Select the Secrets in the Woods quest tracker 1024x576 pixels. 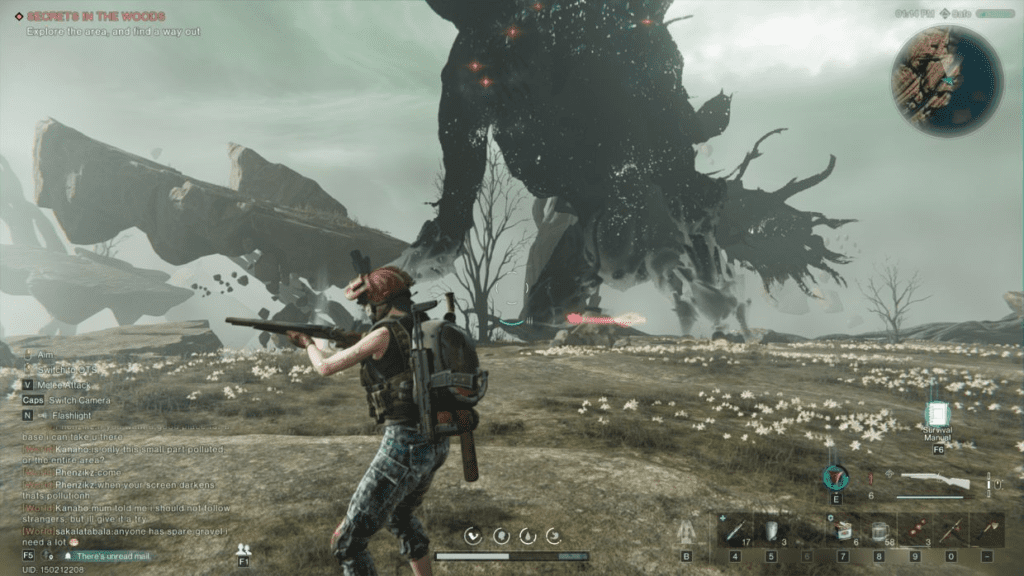click(x=96, y=16)
